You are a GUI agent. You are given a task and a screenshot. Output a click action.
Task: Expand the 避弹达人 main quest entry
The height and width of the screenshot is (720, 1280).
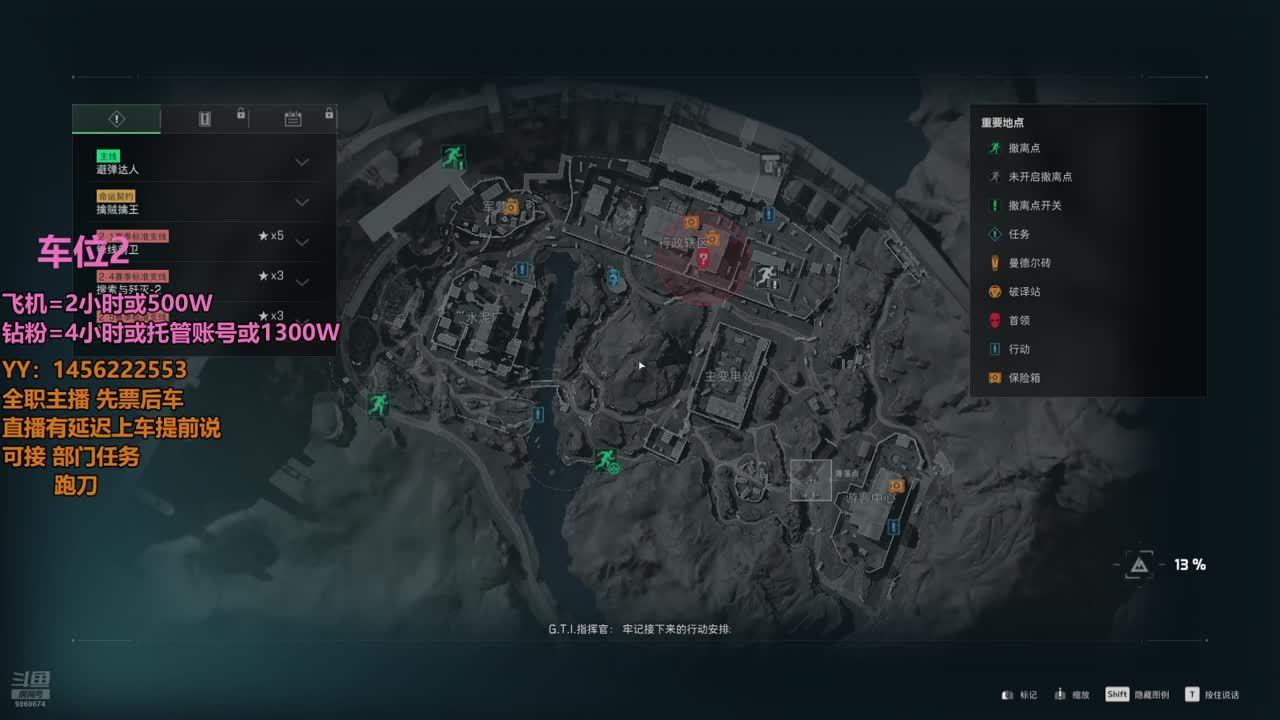301,162
